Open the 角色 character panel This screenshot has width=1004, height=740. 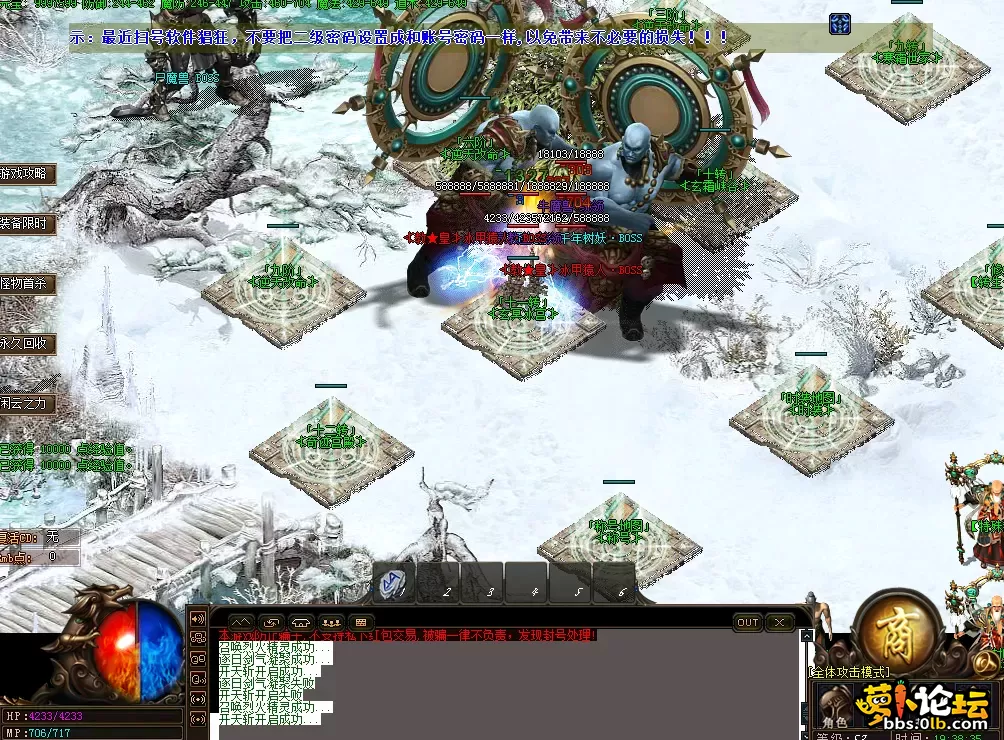point(836,720)
